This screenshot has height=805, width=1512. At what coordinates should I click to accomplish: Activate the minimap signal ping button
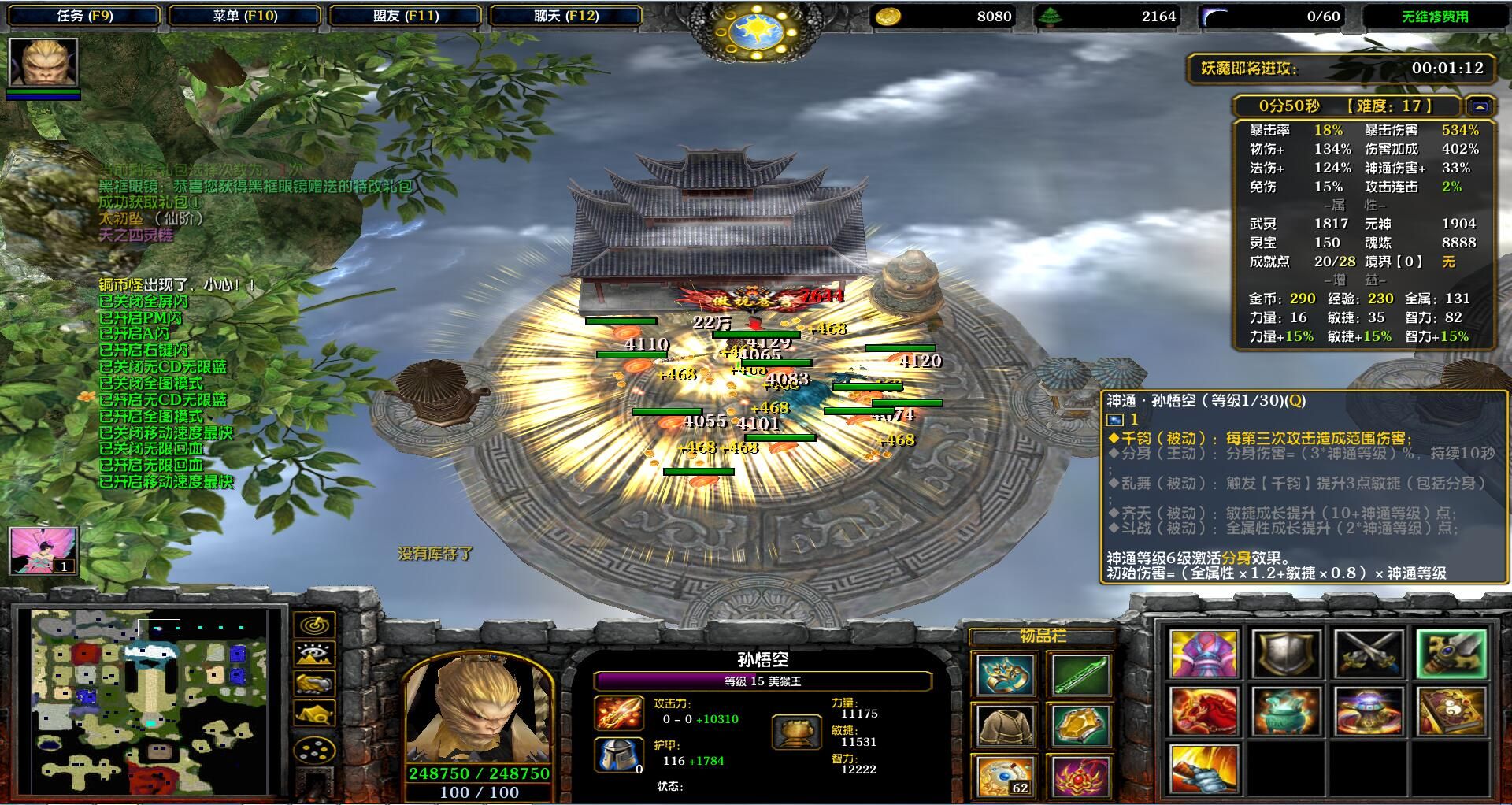coord(315,625)
